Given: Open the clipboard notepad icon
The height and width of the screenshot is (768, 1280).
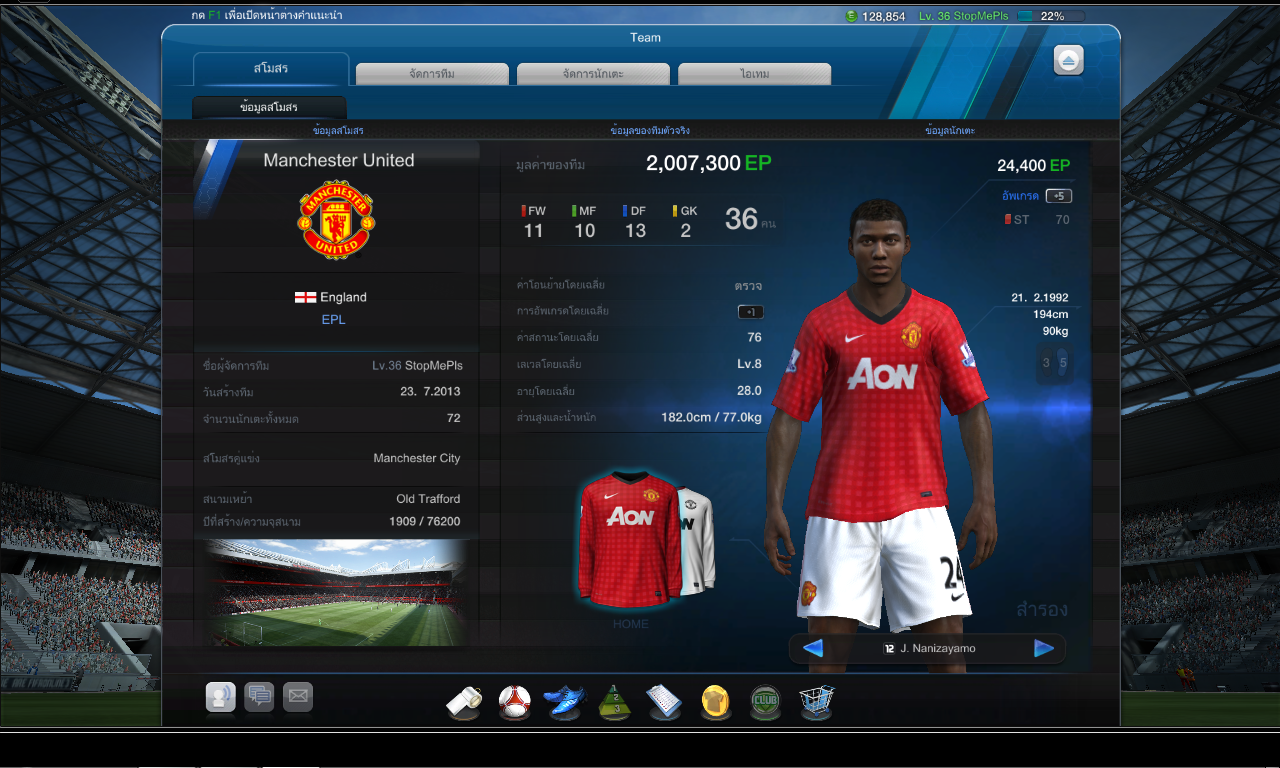Looking at the screenshot, I should pos(664,702).
